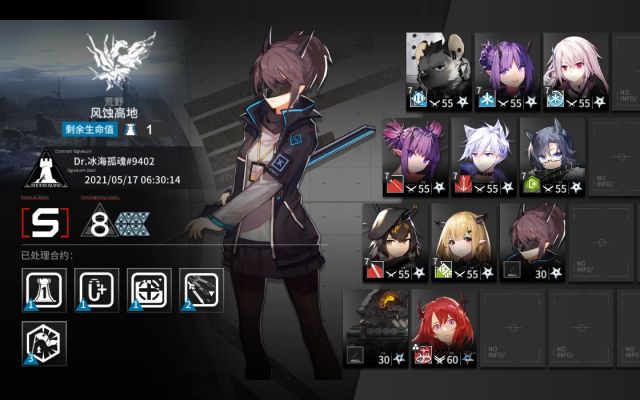
Task: Select the brown-haired operator wearing a cap
Action: pos(396,240)
